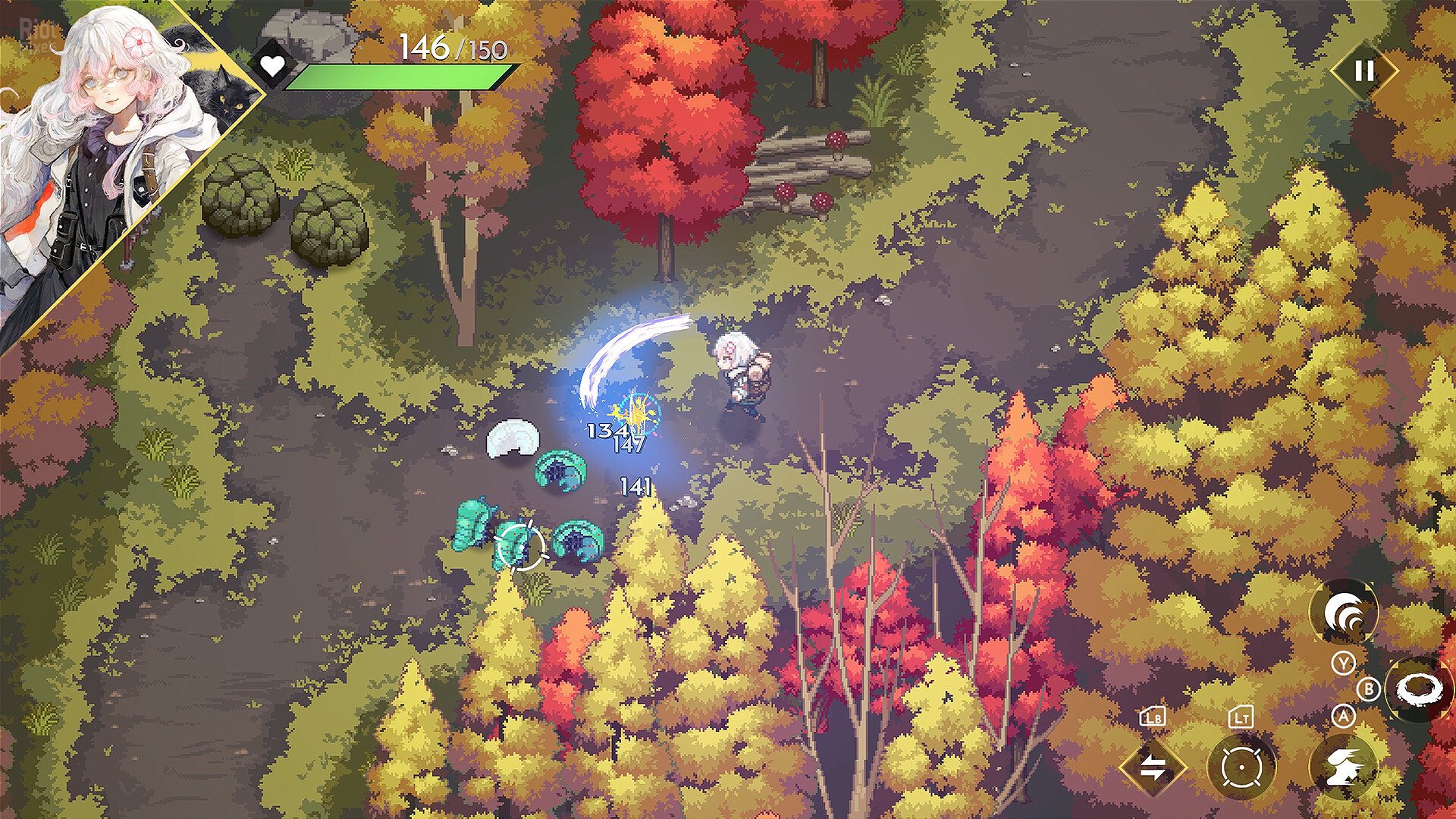Pause the game with the diamond button

pyautogui.click(x=1363, y=71)
